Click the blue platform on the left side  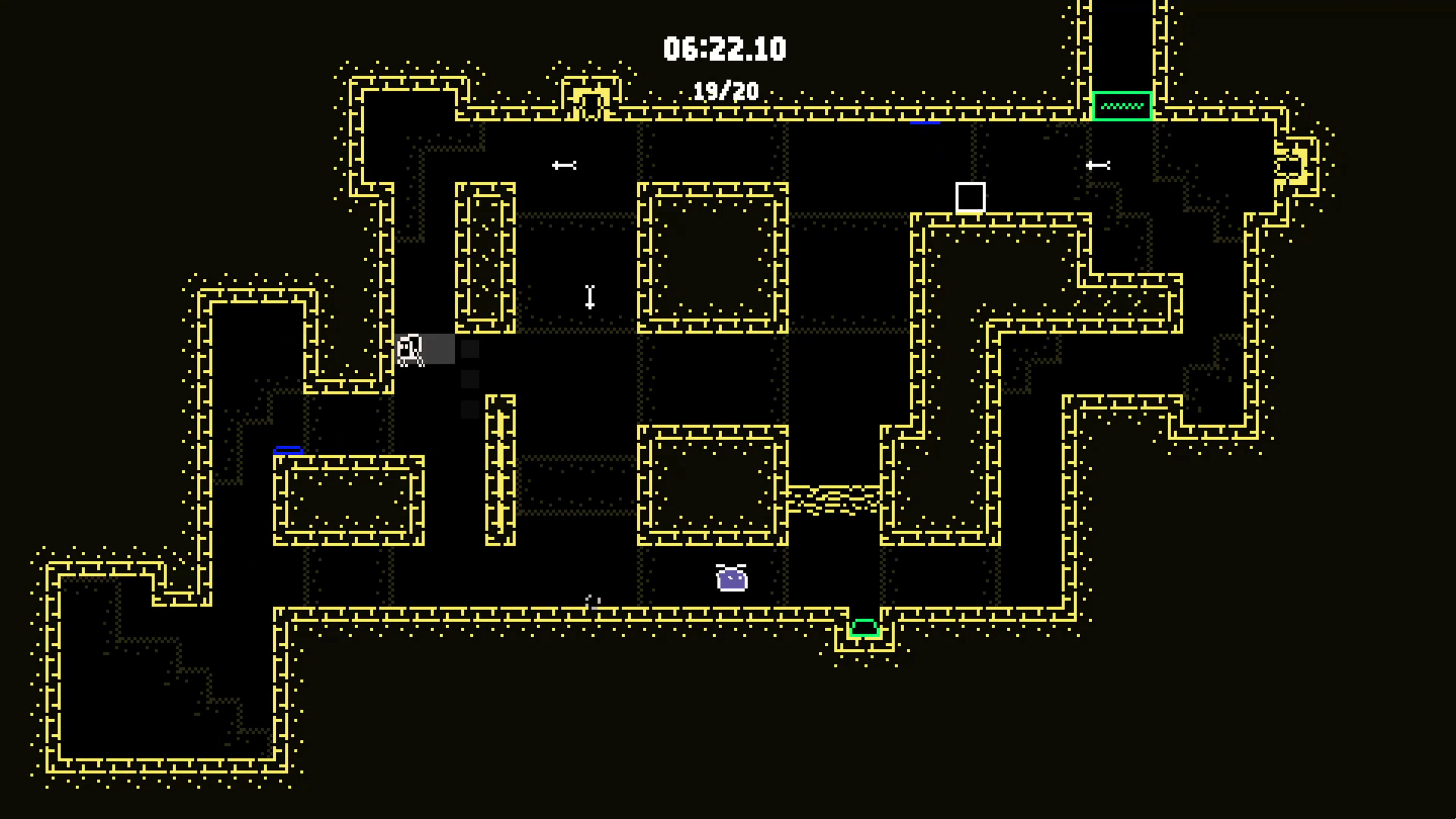tap(288, 450)
